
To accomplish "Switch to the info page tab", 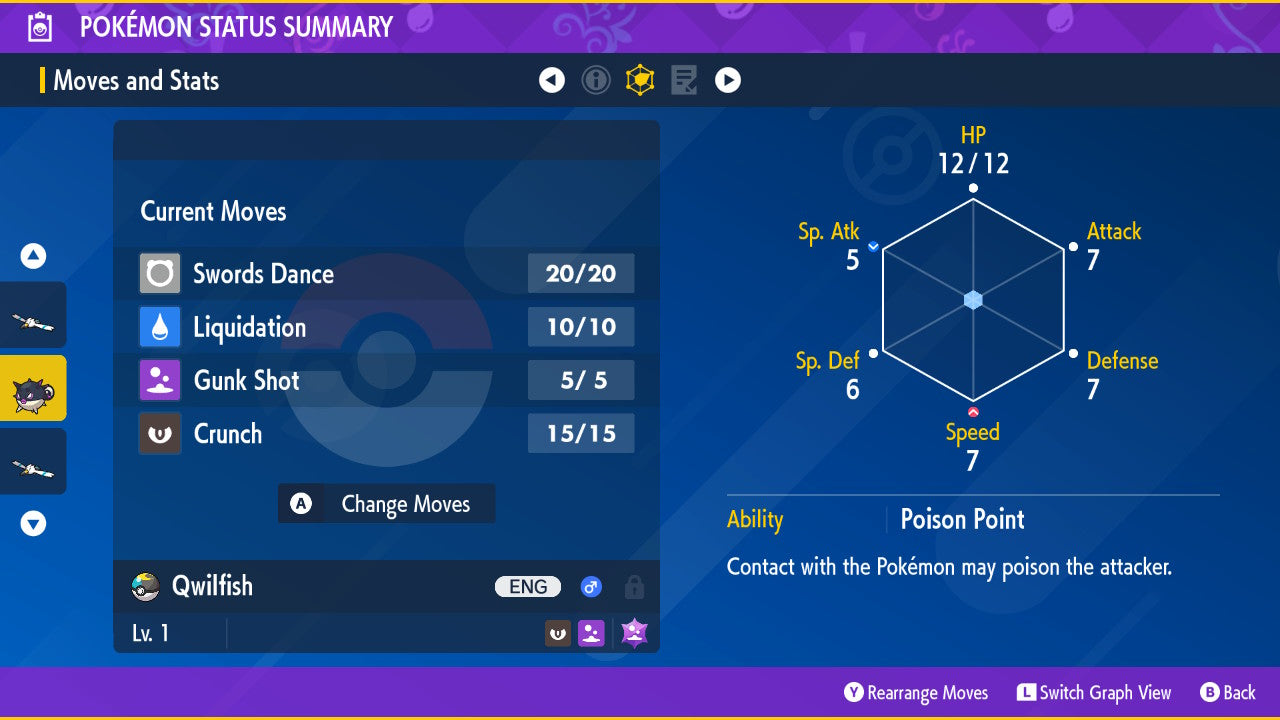I will click(596, 80).
